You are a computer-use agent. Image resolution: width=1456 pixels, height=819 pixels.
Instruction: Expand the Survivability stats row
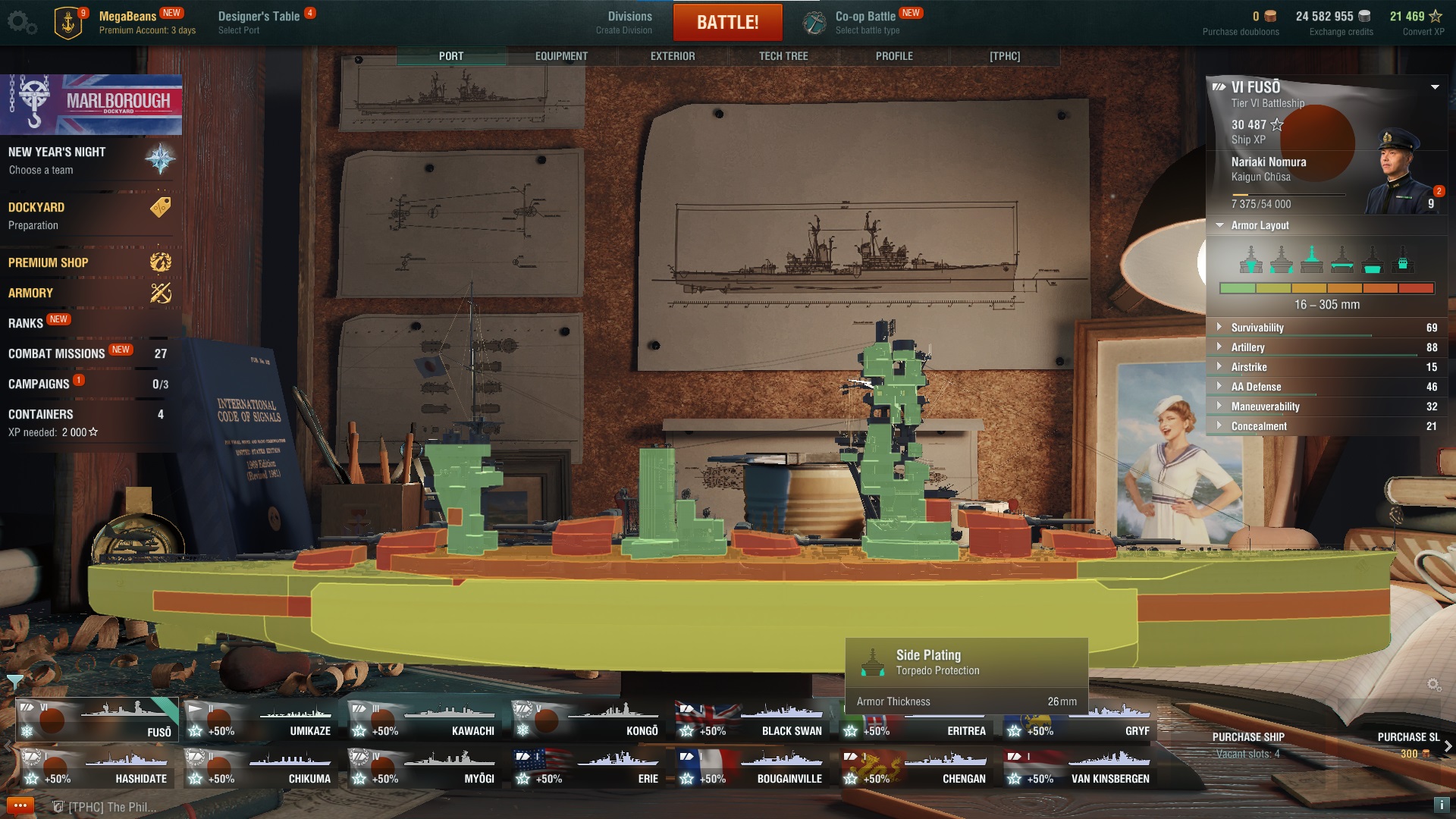click(1221, 328)
